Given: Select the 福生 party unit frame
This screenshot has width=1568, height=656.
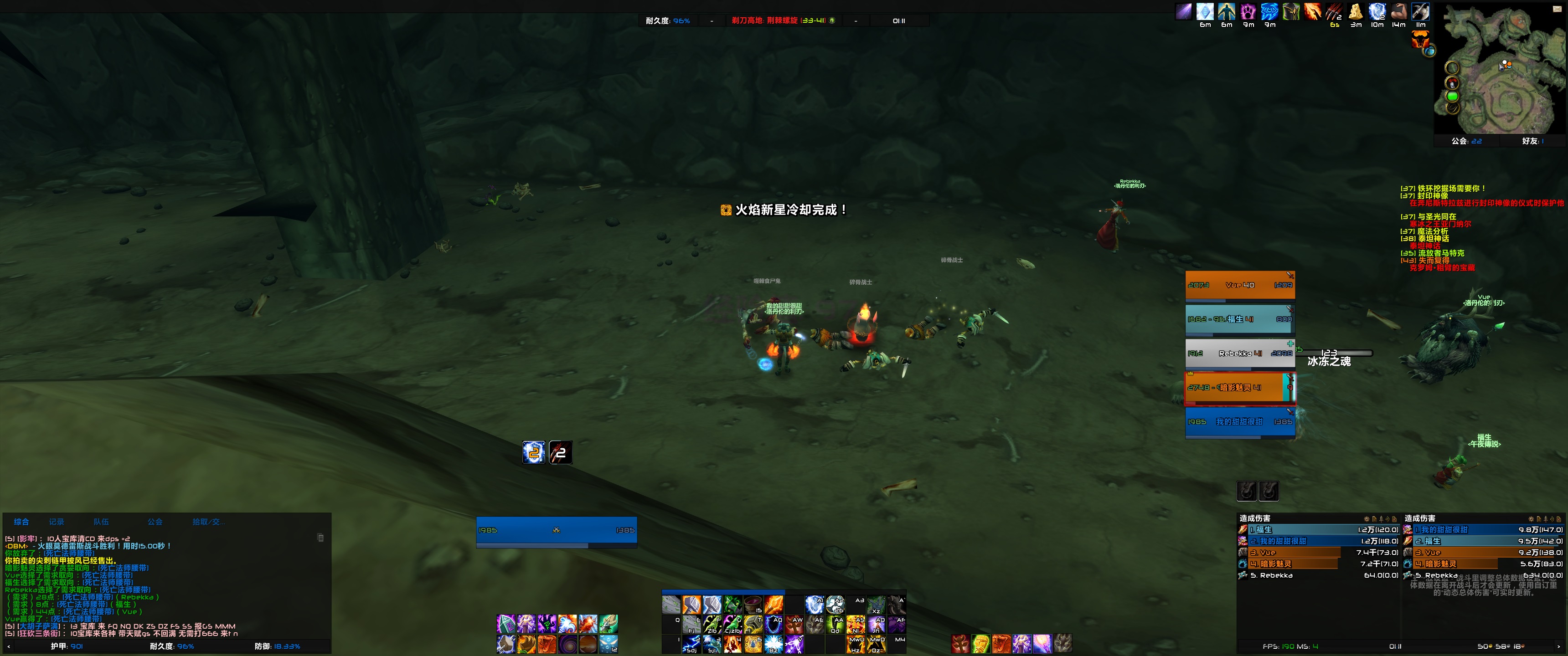Looking at the screenshot, I should click(x=1239, y=319).
